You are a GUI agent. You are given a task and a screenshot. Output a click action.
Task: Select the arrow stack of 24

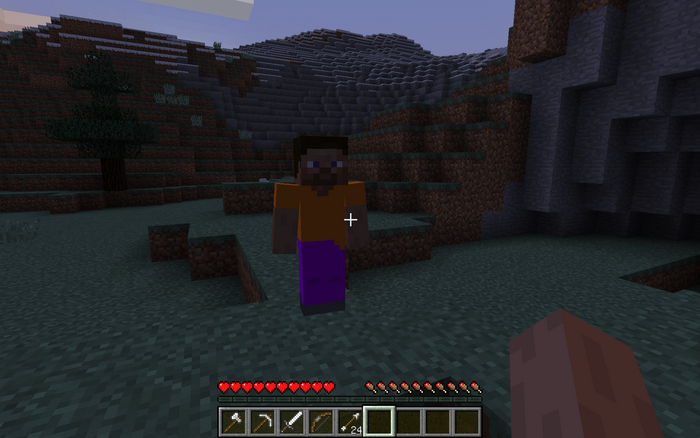349,421
